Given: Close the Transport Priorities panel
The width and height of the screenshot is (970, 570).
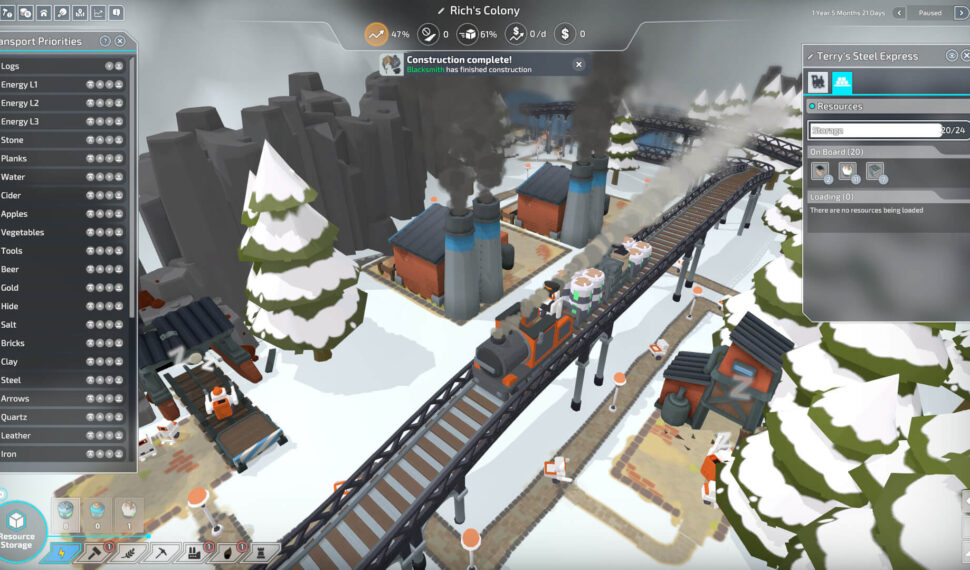Looking at the screenshot, I should tap(120, 42).
